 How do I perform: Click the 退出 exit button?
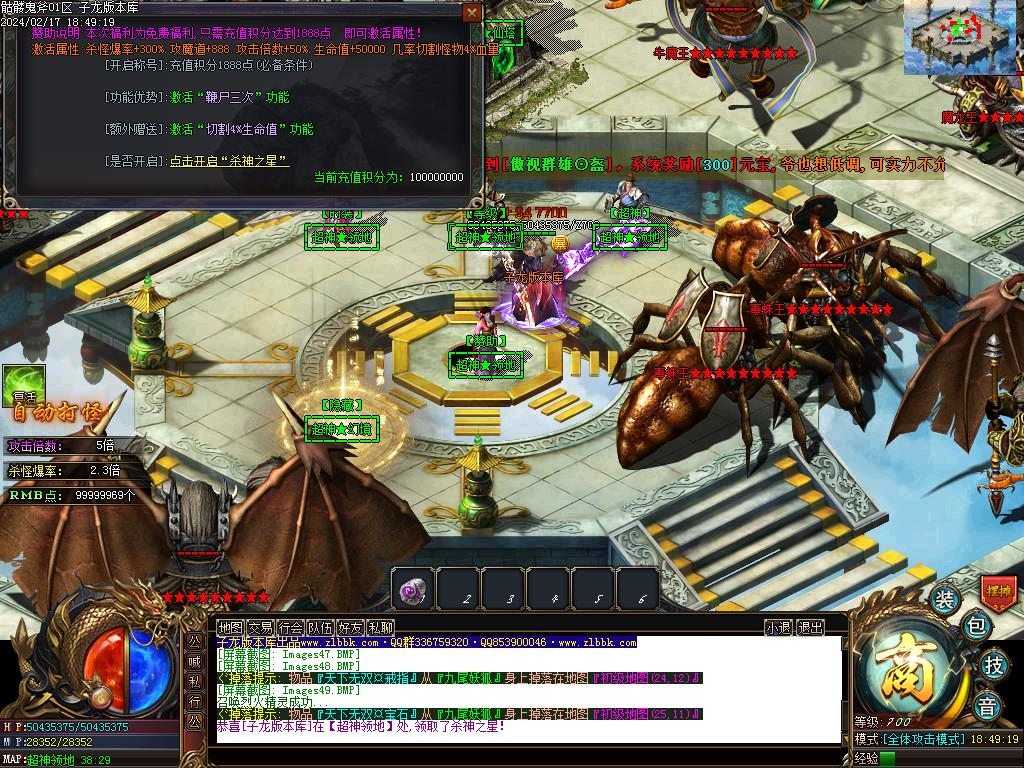click(x=810, y=628)
